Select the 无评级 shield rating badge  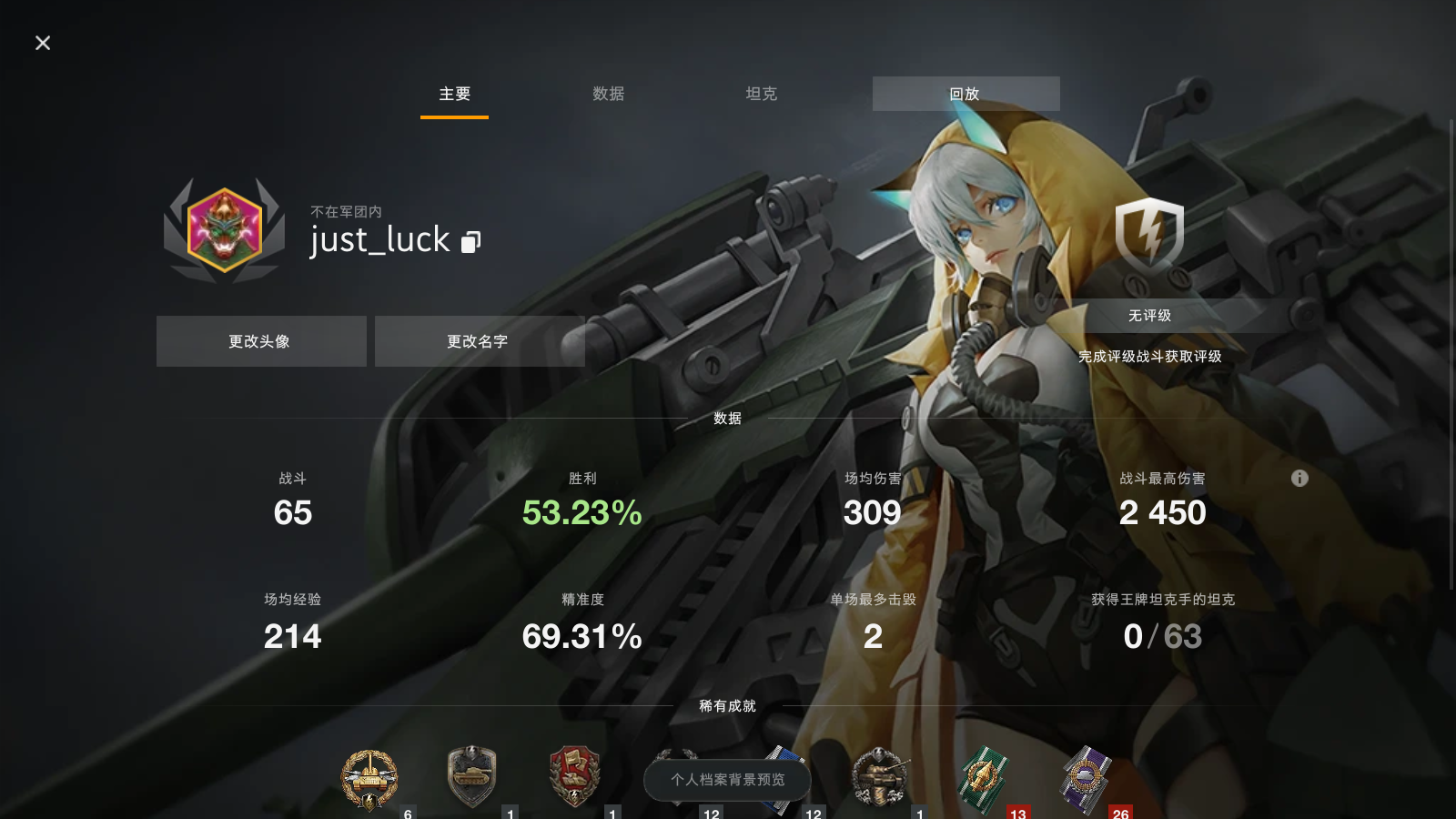click(1149, 234)
